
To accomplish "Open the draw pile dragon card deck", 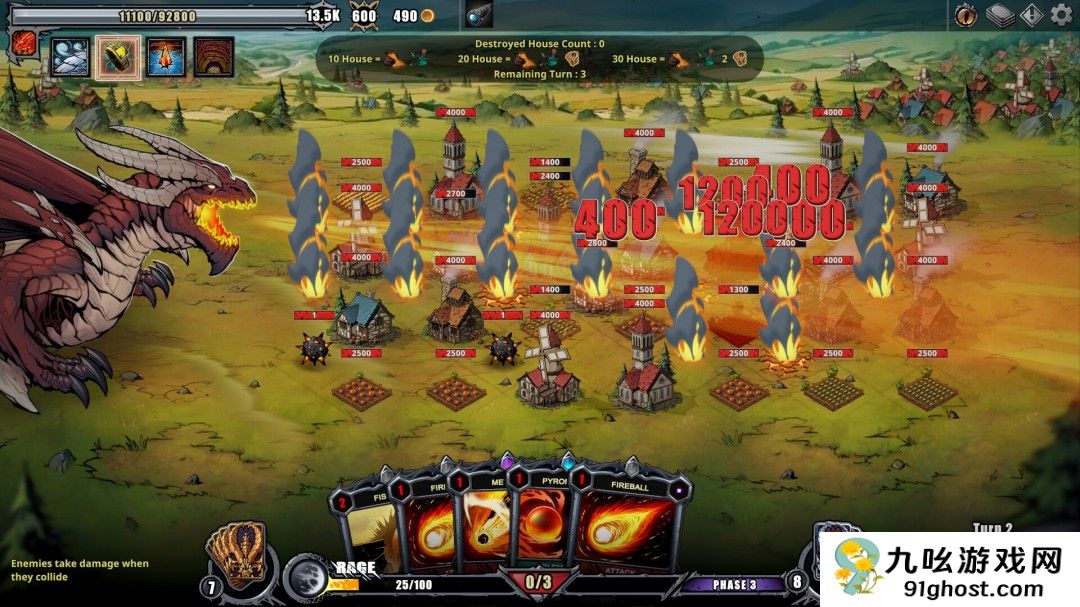I will 235,555.
